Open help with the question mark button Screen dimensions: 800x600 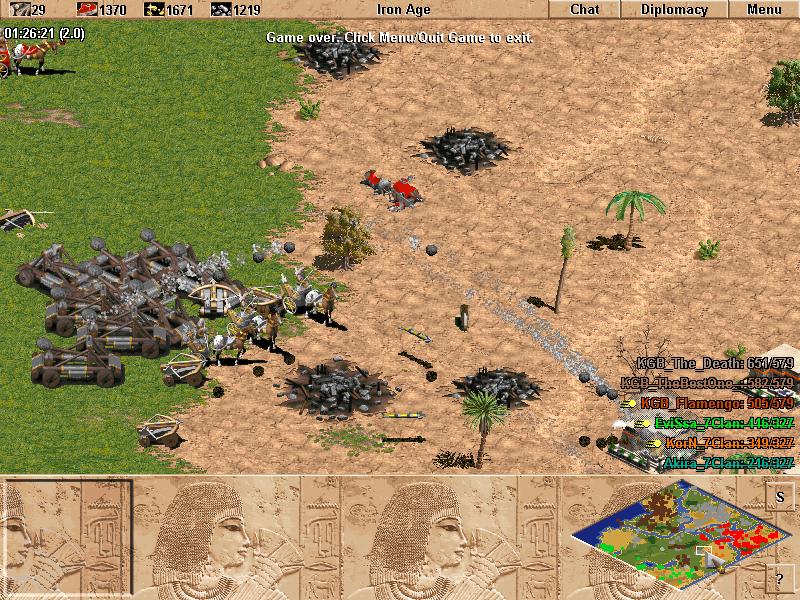coord(780,578)
